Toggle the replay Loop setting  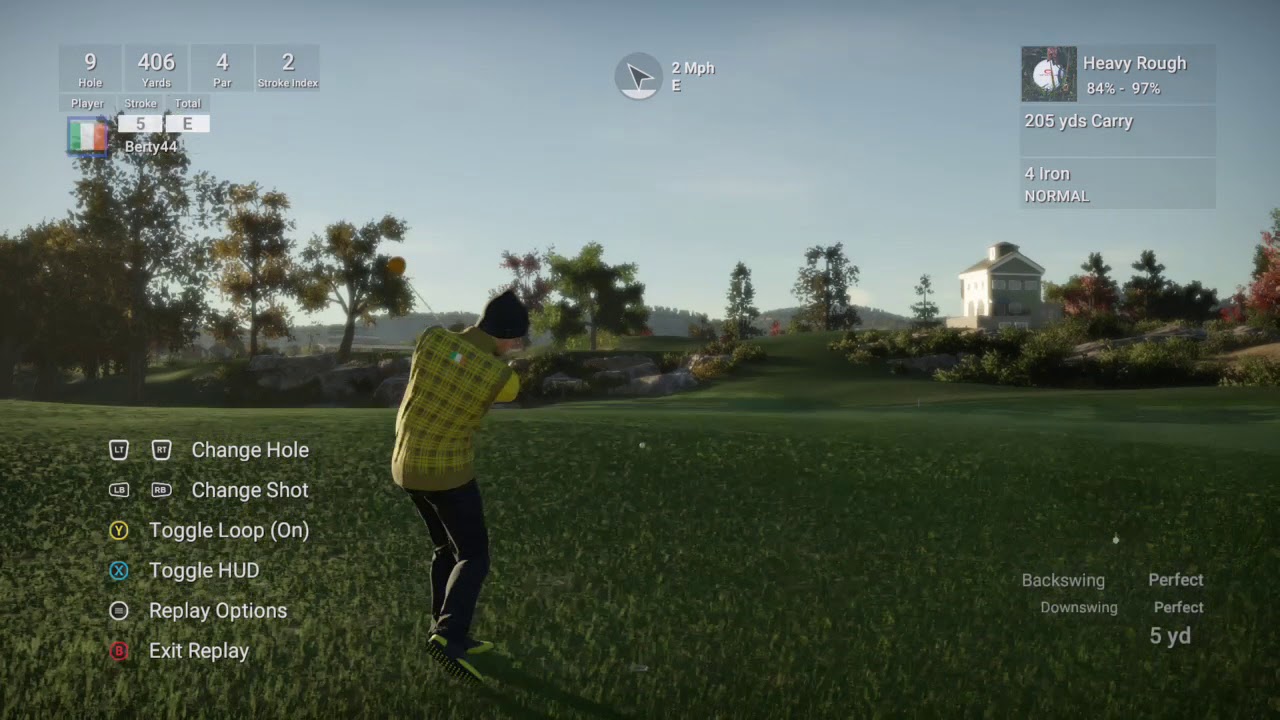pos(228,530)
